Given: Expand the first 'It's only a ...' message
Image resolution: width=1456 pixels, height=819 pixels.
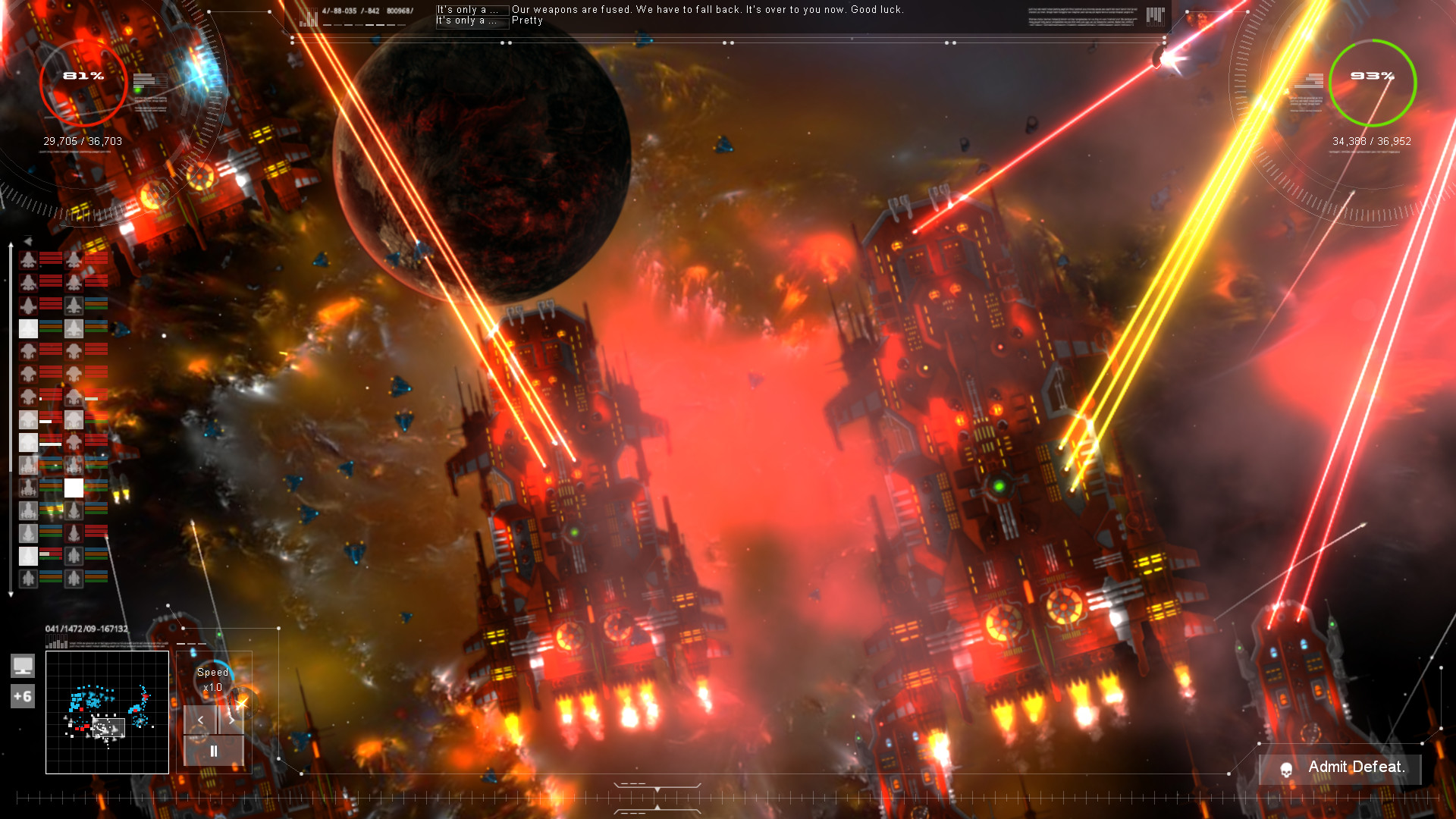Looking at the screenshot, I should 470,10.
